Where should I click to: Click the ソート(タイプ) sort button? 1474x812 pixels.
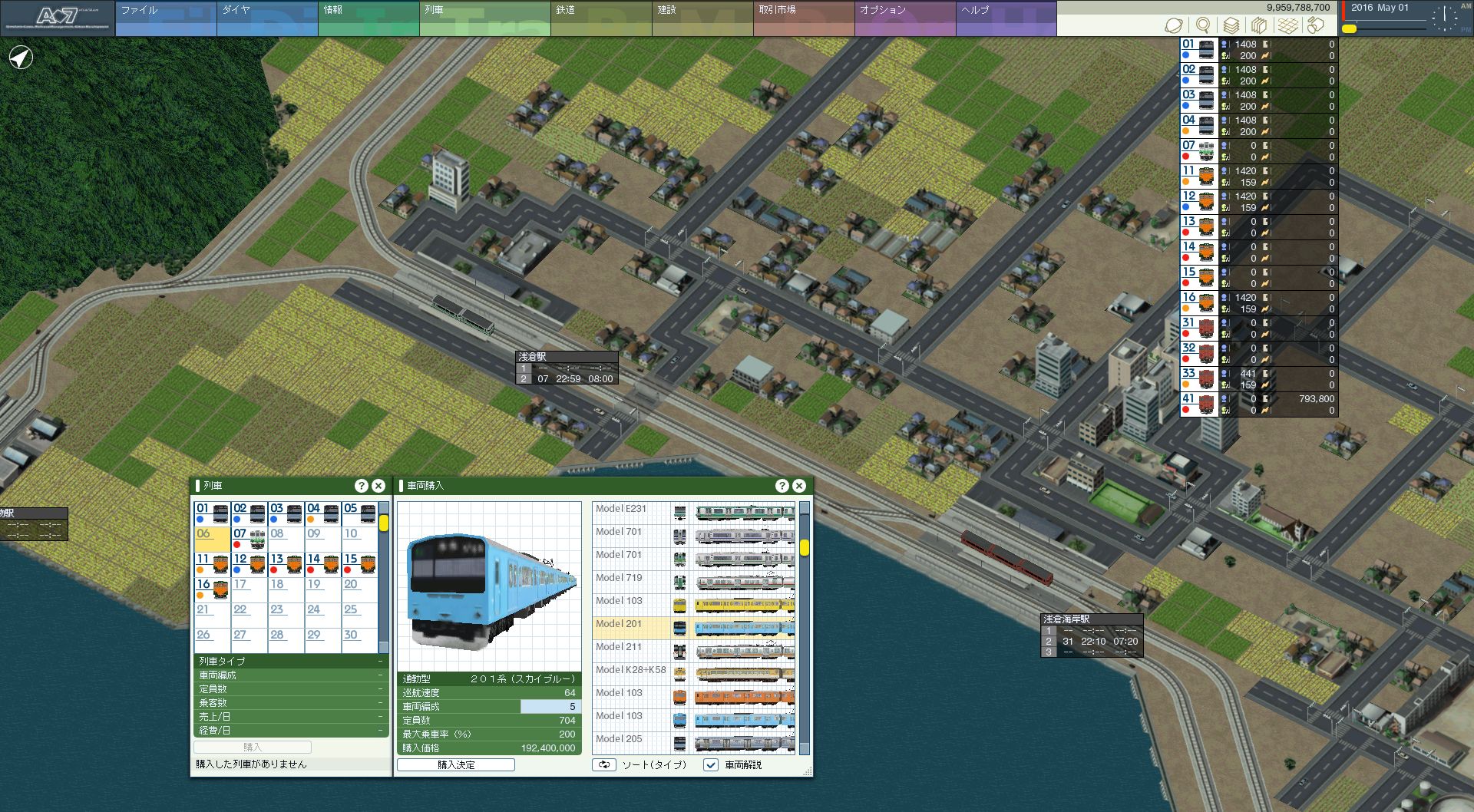(x=604, y=765)
